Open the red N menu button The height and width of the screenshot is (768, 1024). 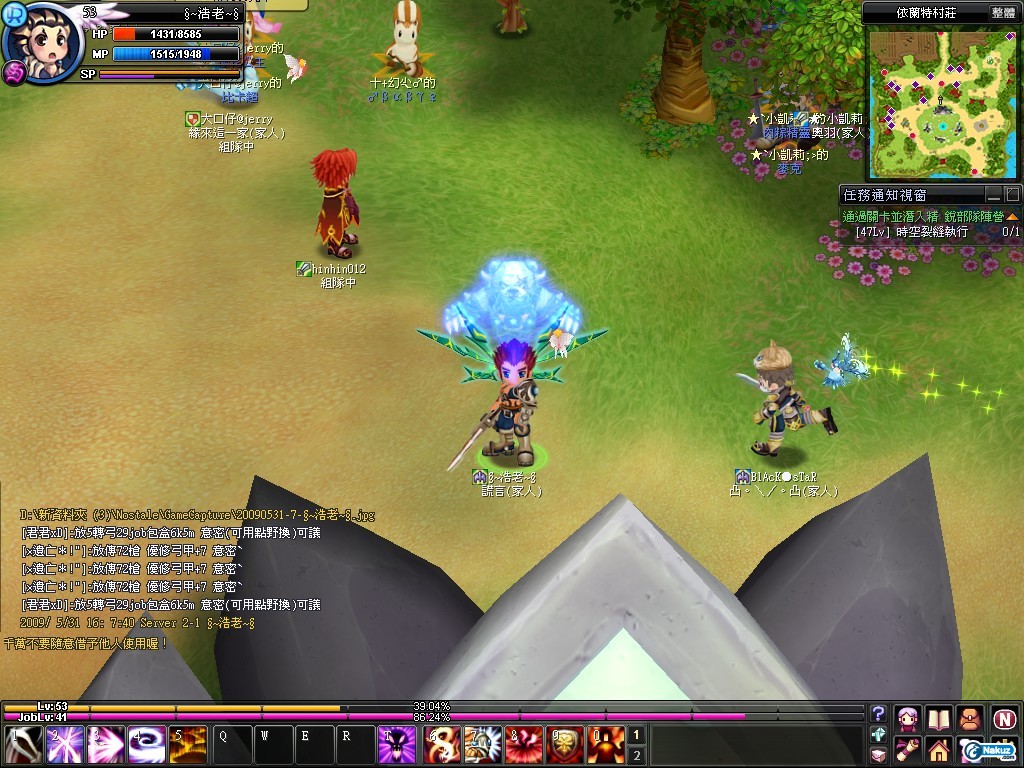click(x=1004, y=719)
